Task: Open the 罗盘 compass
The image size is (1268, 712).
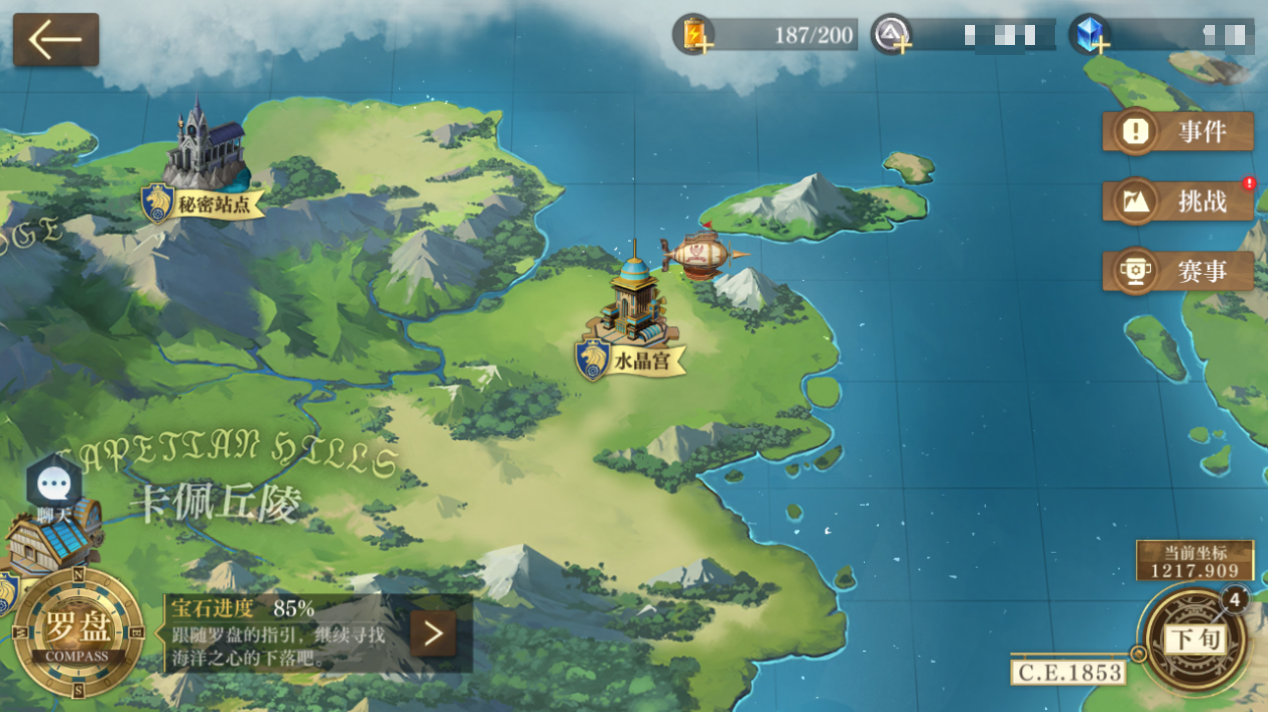Action: [77, 634]
